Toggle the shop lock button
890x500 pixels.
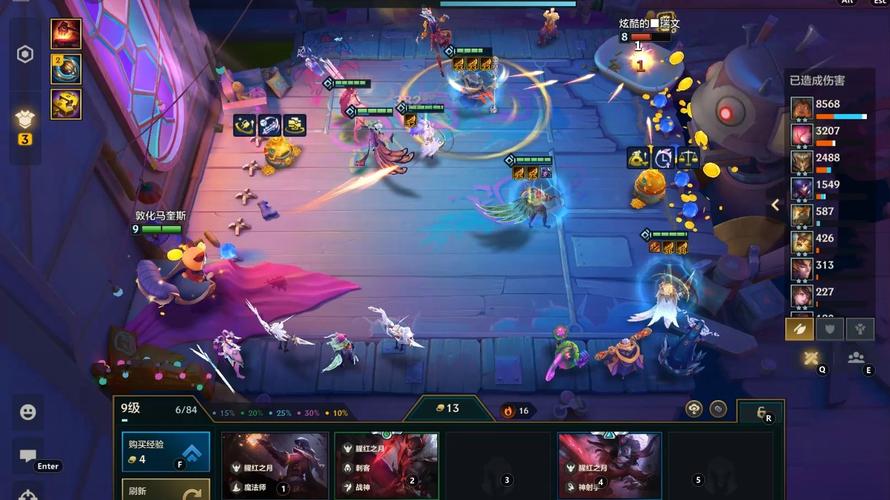[x=761, y=411]
